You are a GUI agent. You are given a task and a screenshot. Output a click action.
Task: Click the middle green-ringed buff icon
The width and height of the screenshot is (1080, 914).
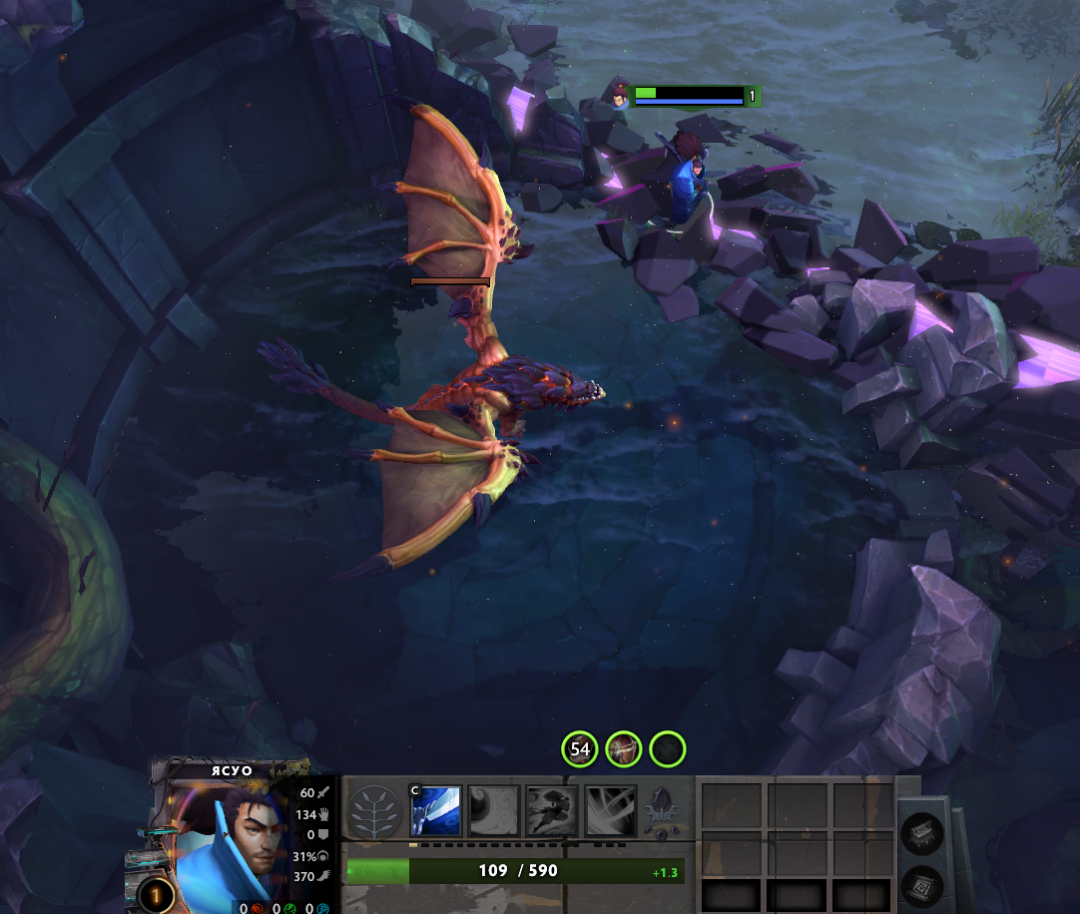pyautogui.click(x=624, y=748)
